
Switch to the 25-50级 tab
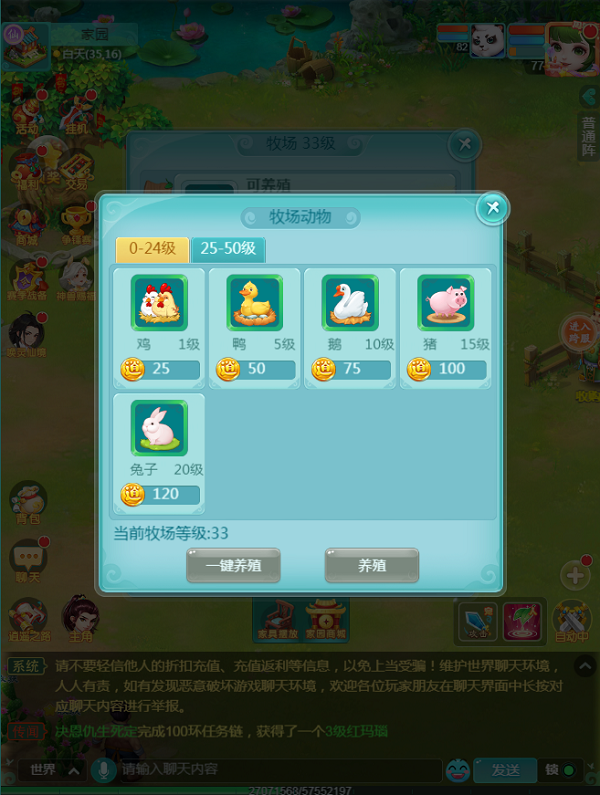[228, 249]
